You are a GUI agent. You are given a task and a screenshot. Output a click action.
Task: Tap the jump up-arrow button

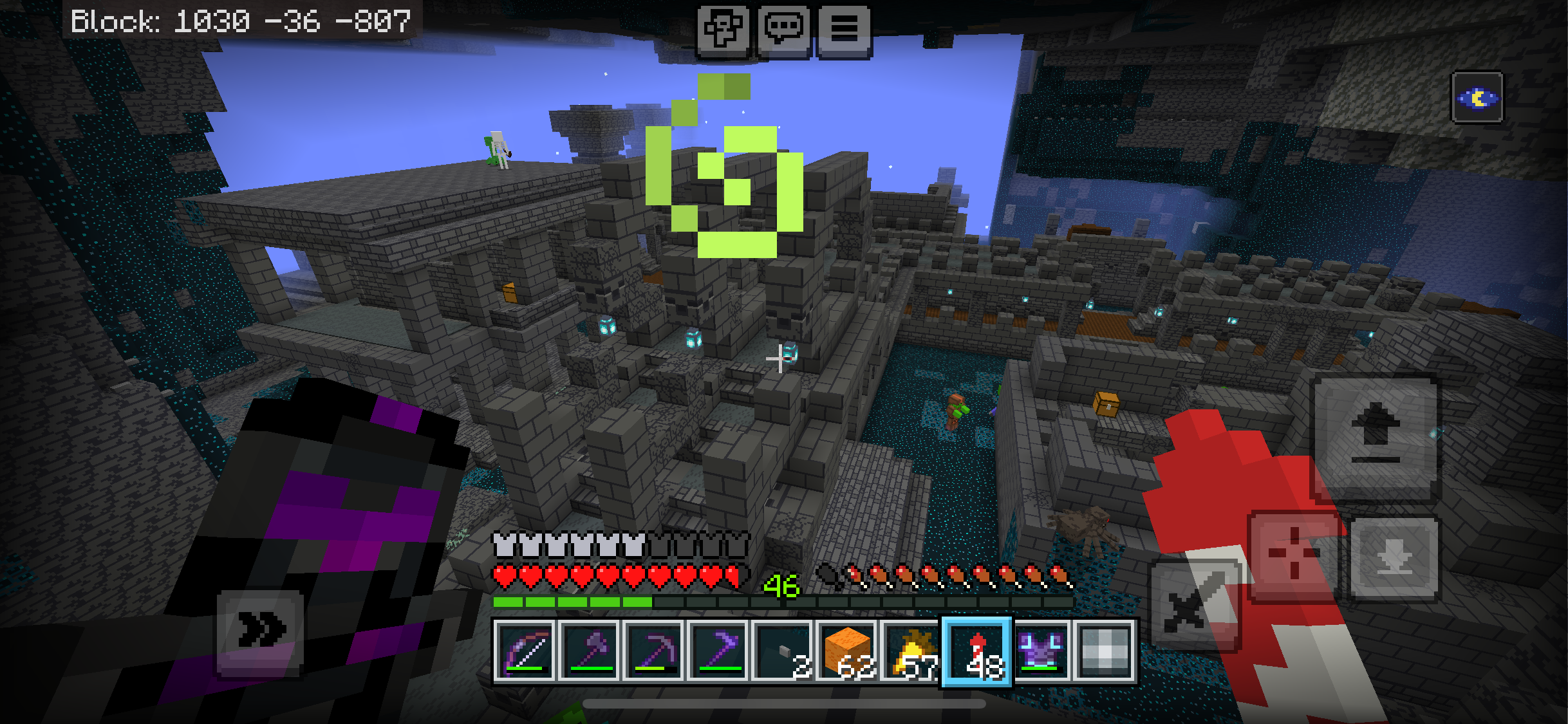(1376, 438)
